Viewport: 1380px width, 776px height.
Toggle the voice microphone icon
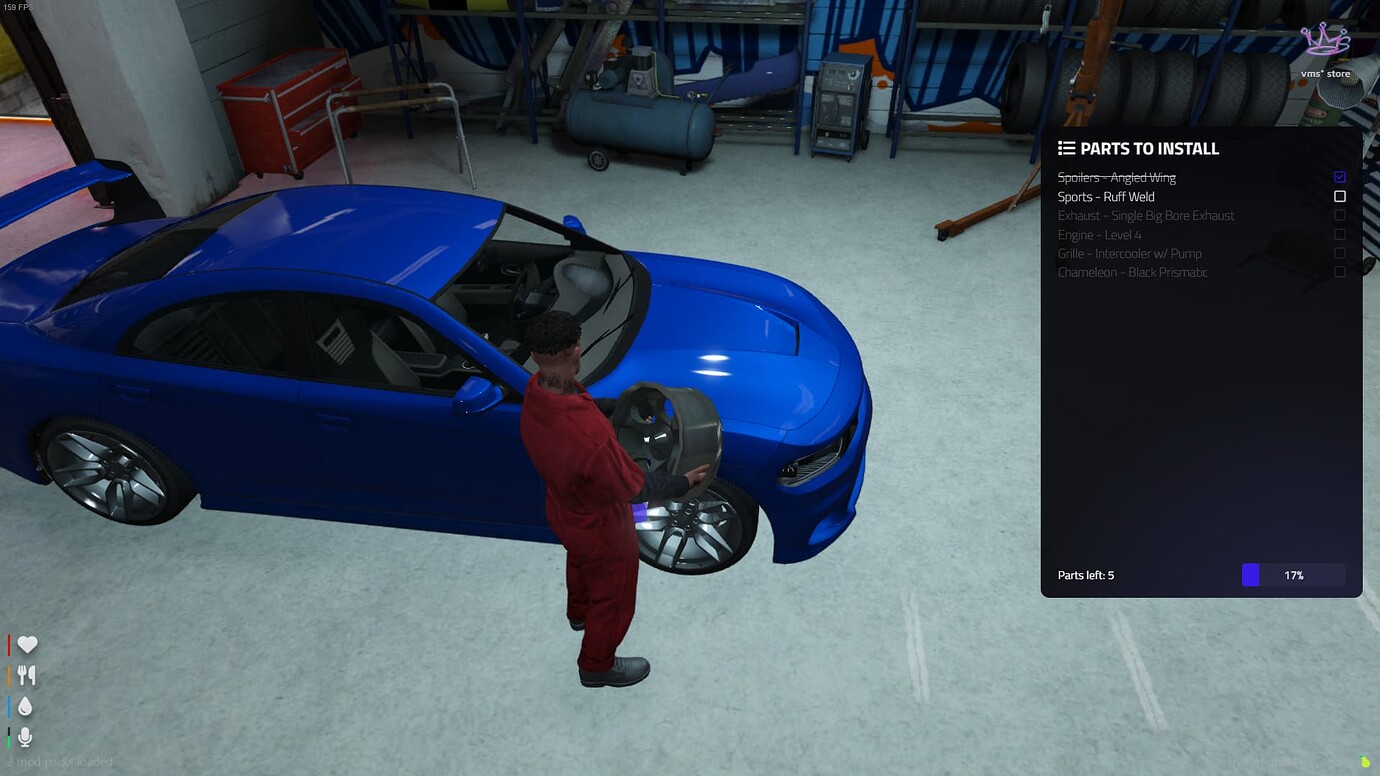pyautogui.click(x=27, y=737)
